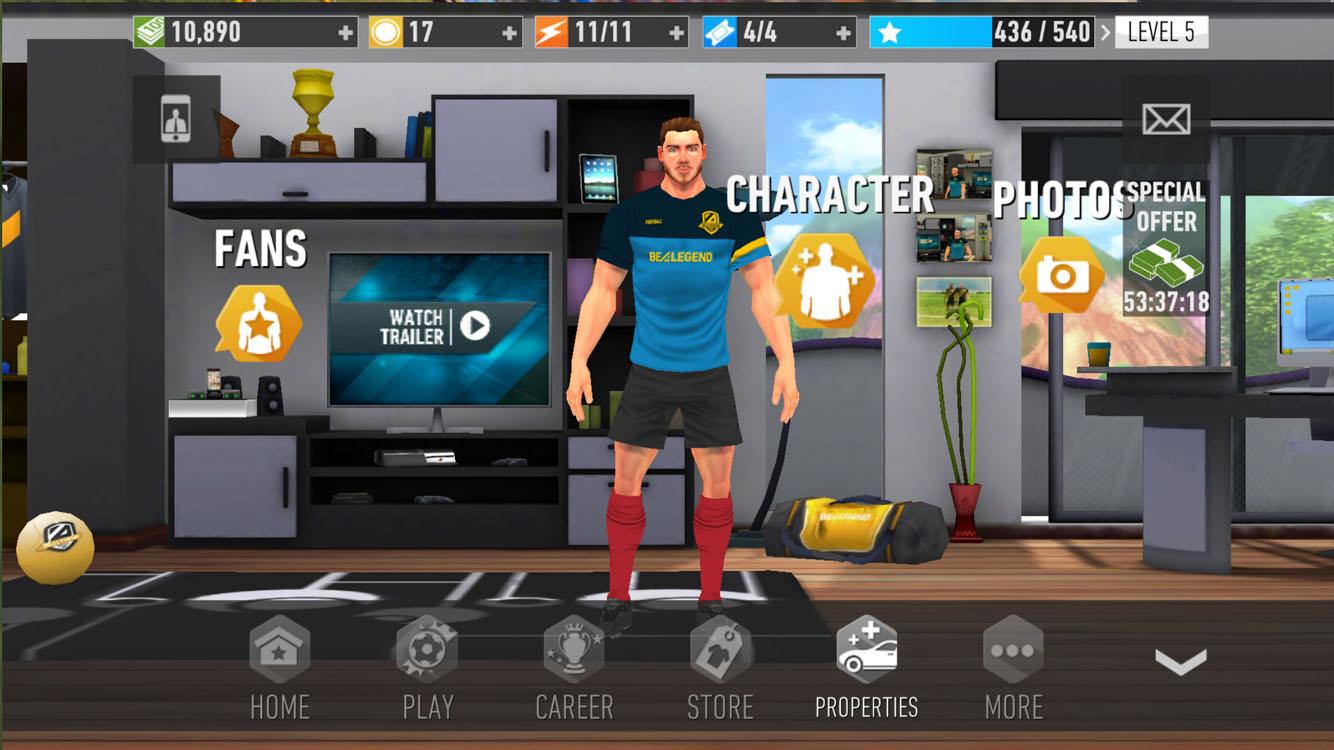Add more cash with its plus button
This screenshot has width=1334, height=750.
coord(345,31)
